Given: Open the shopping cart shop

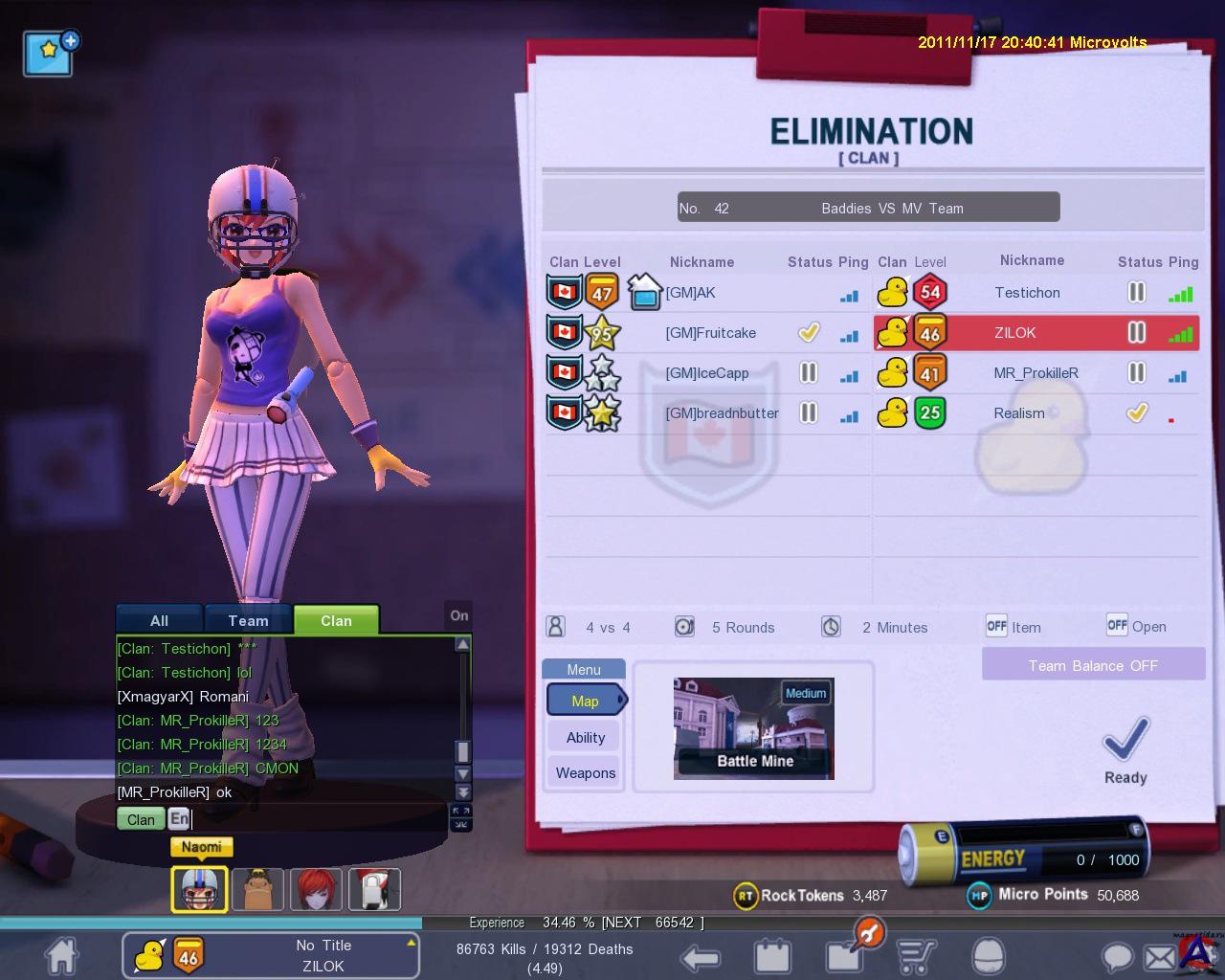Looking at the screenshot, I should 917,956.
